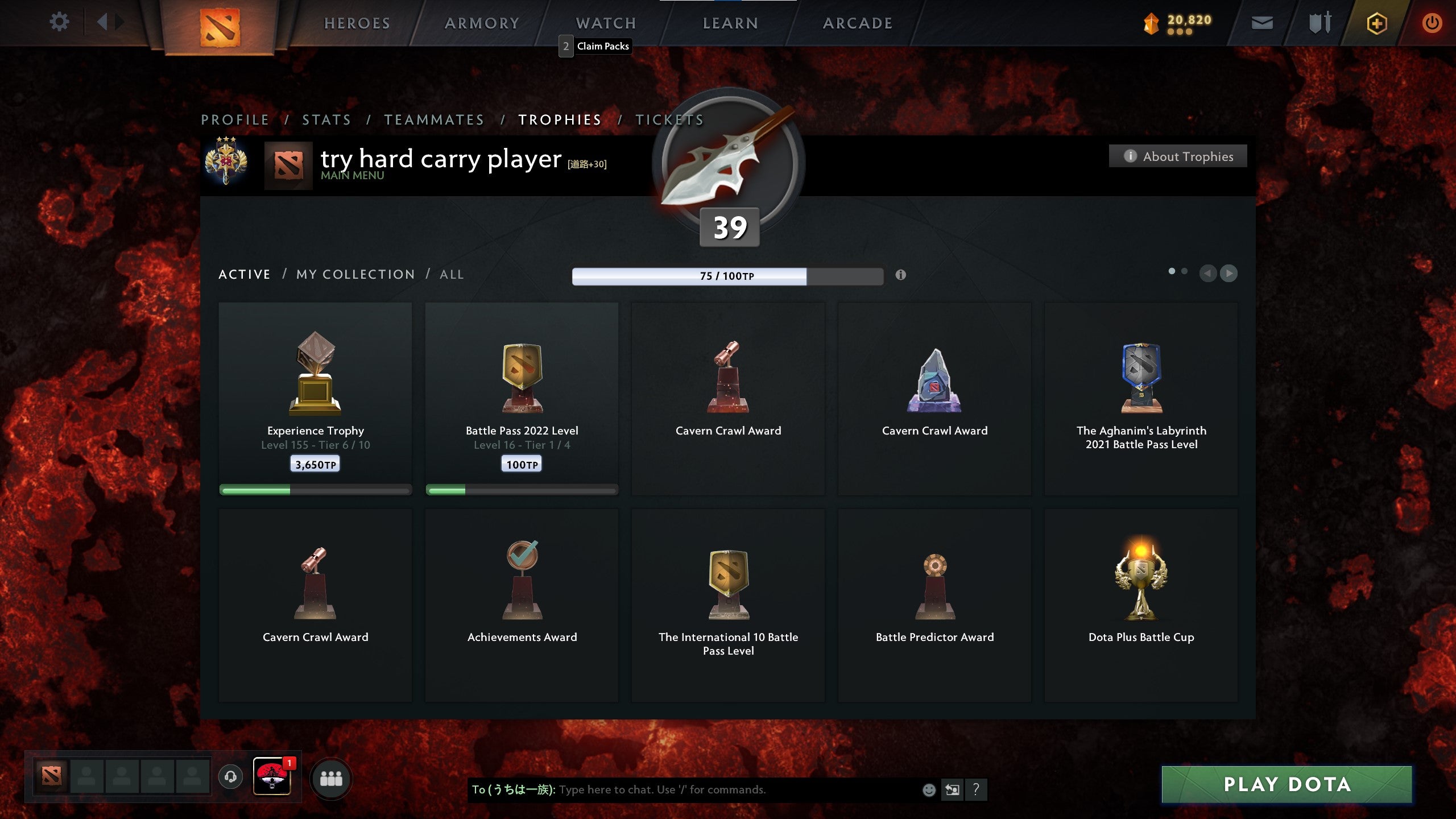Viewport: 1456px width, 819px height.
Task: Click the power/quit icon at top right
Action: click(x=1432, y=23)
